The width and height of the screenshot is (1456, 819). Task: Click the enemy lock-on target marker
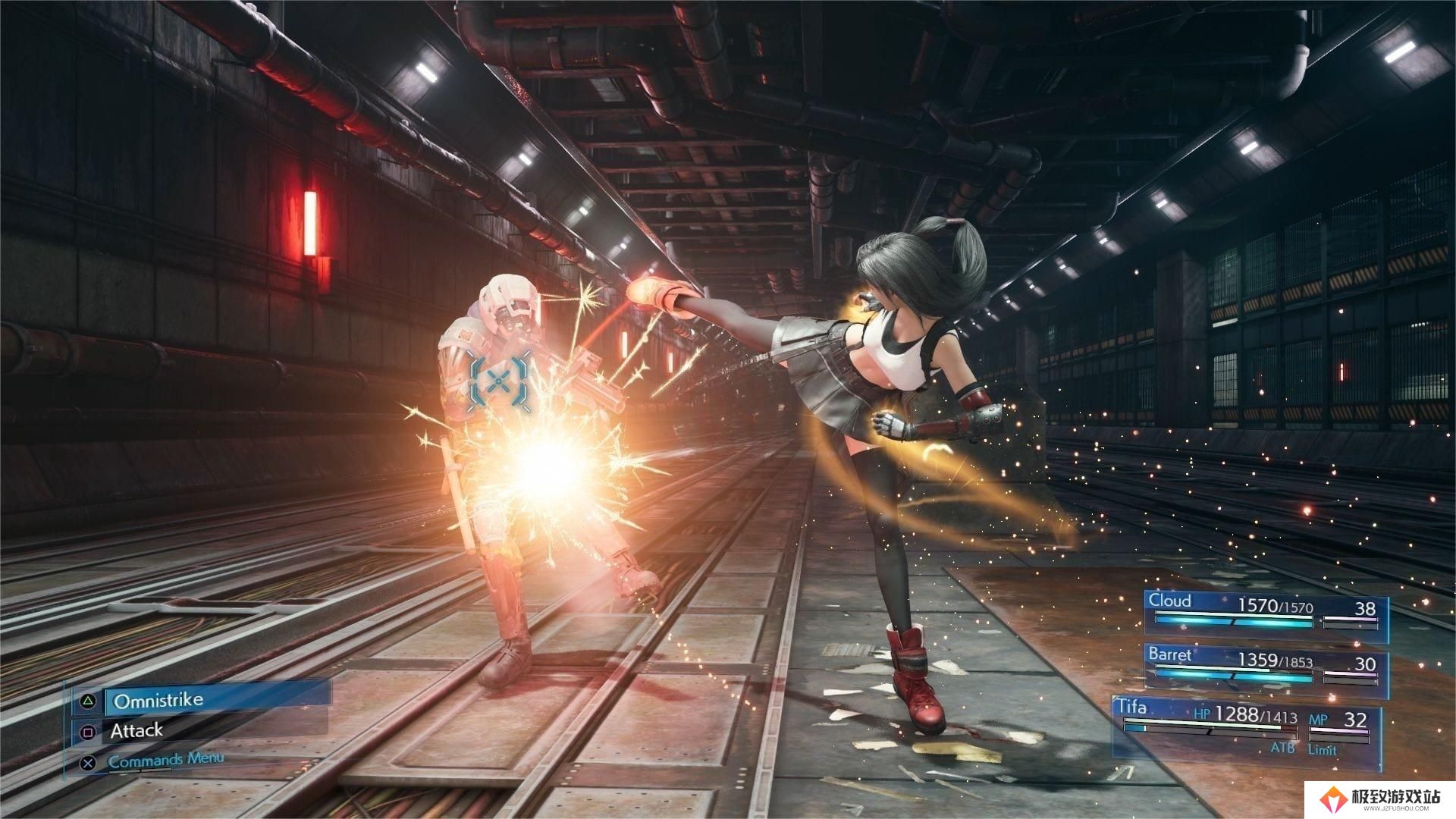point(497,382)
